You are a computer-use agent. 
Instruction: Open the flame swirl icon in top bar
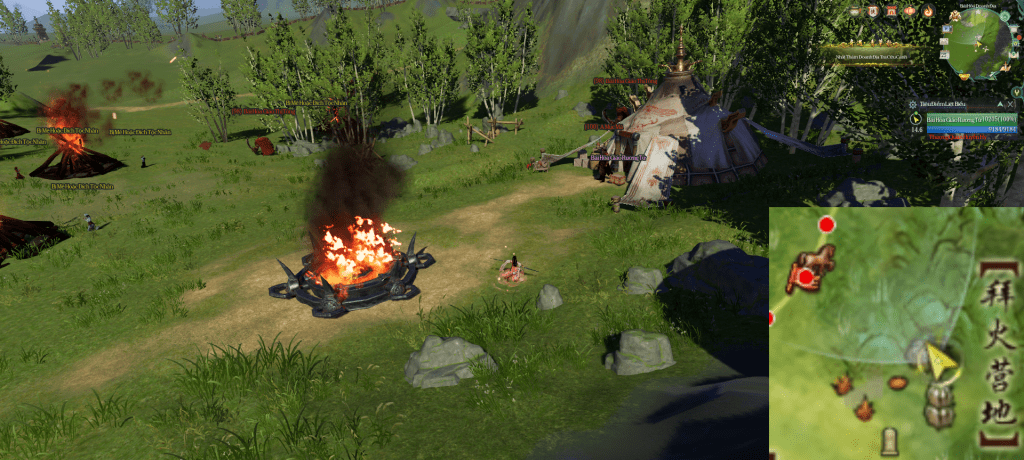point(928,11)
